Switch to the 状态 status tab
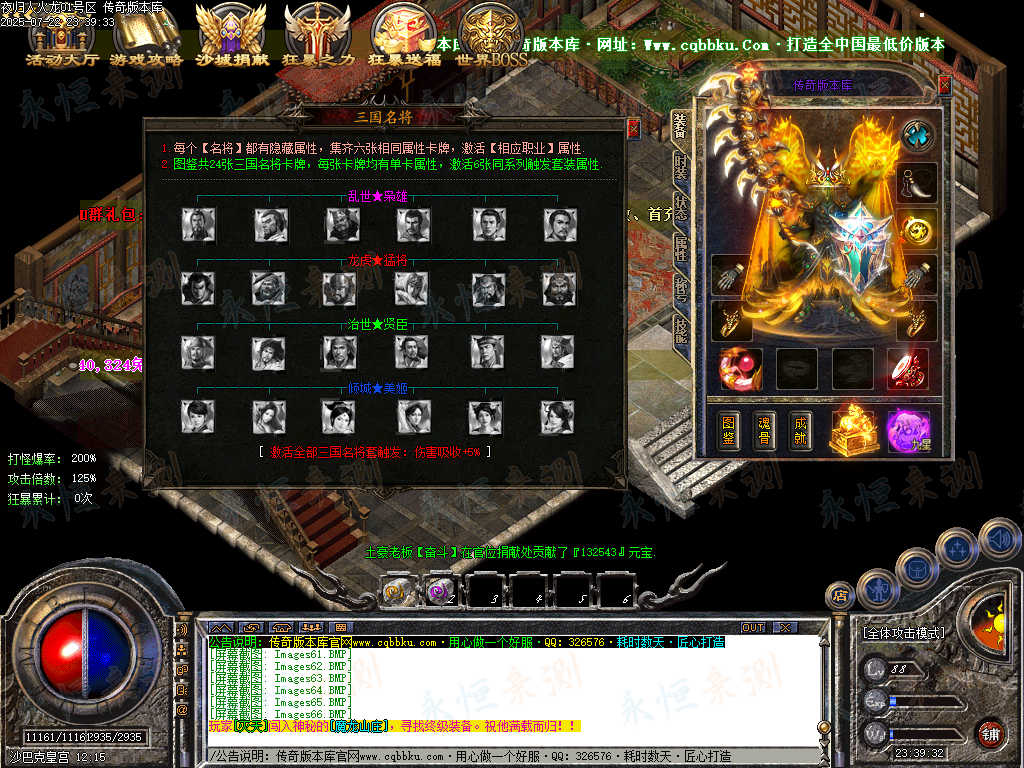1024x768 pixels. click(x=681, y=206)
